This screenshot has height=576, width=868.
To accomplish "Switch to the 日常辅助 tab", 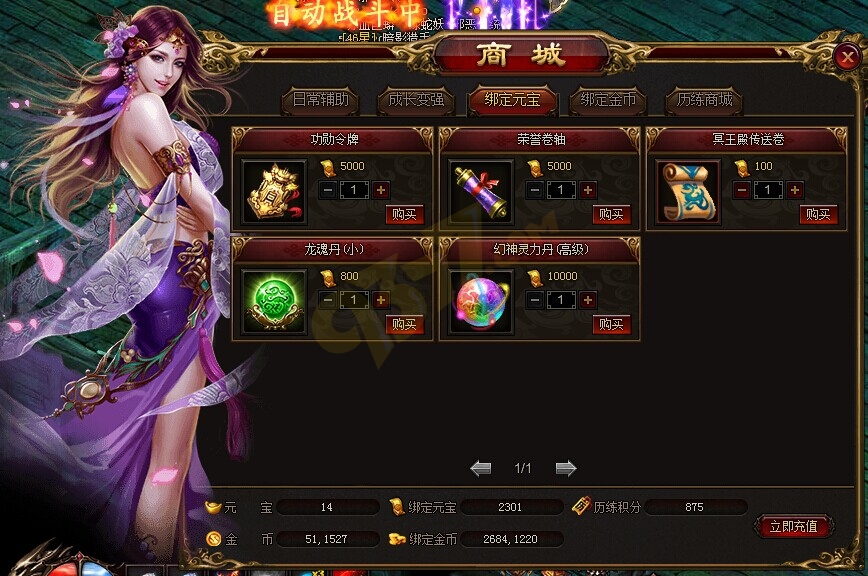I will [320, 100].
